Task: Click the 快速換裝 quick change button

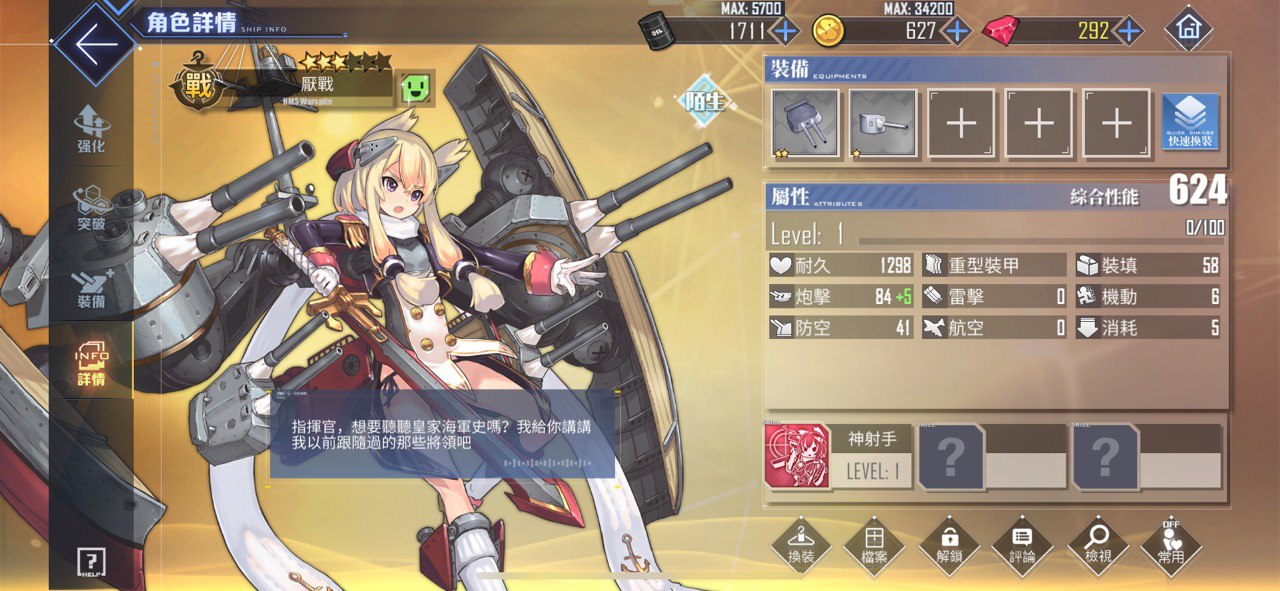Action: point(1190,124)
